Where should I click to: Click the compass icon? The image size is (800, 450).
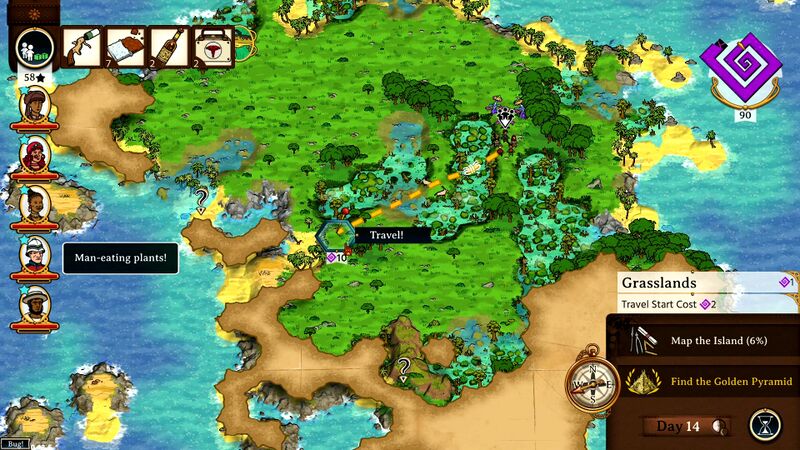pyautogui.click(x=592, y=380)
